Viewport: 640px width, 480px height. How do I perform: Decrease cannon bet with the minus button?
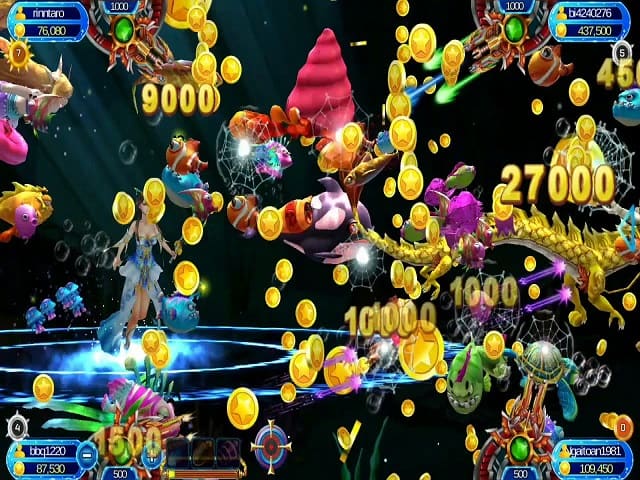(88, 453)
